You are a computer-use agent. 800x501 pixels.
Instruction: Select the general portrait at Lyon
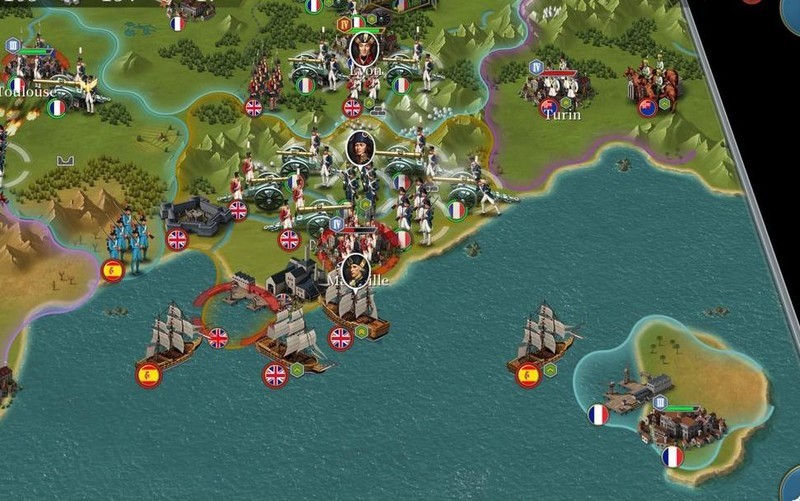pos(364,47)
